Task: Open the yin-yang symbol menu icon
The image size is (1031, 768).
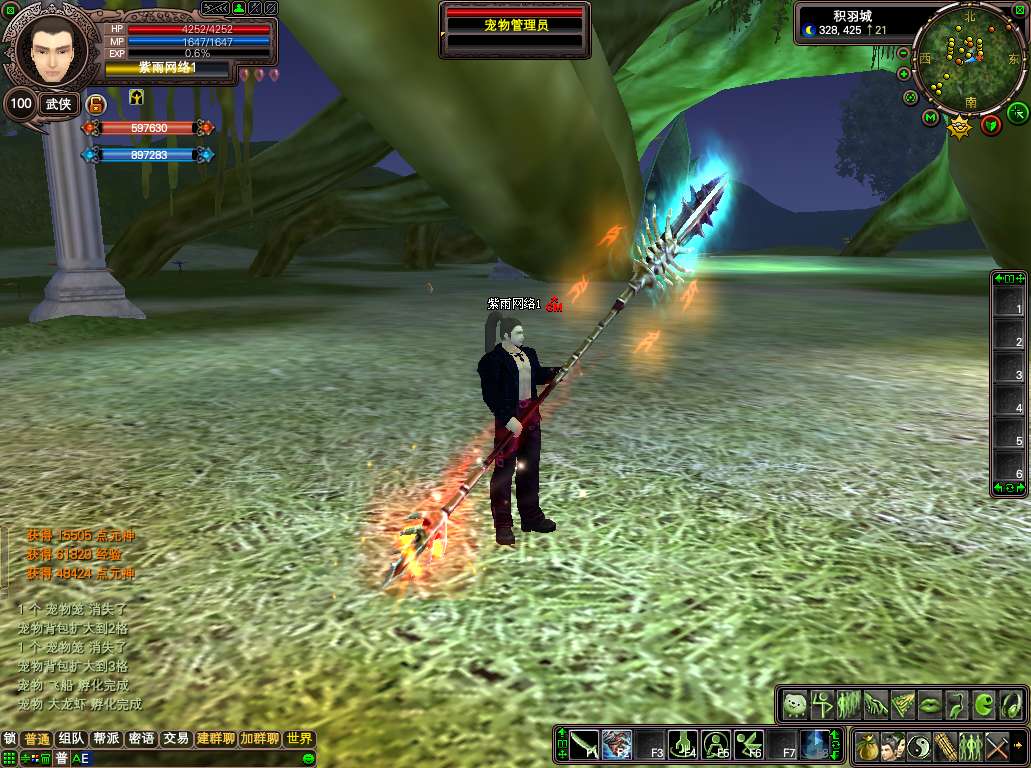Action: pos(918,746)
